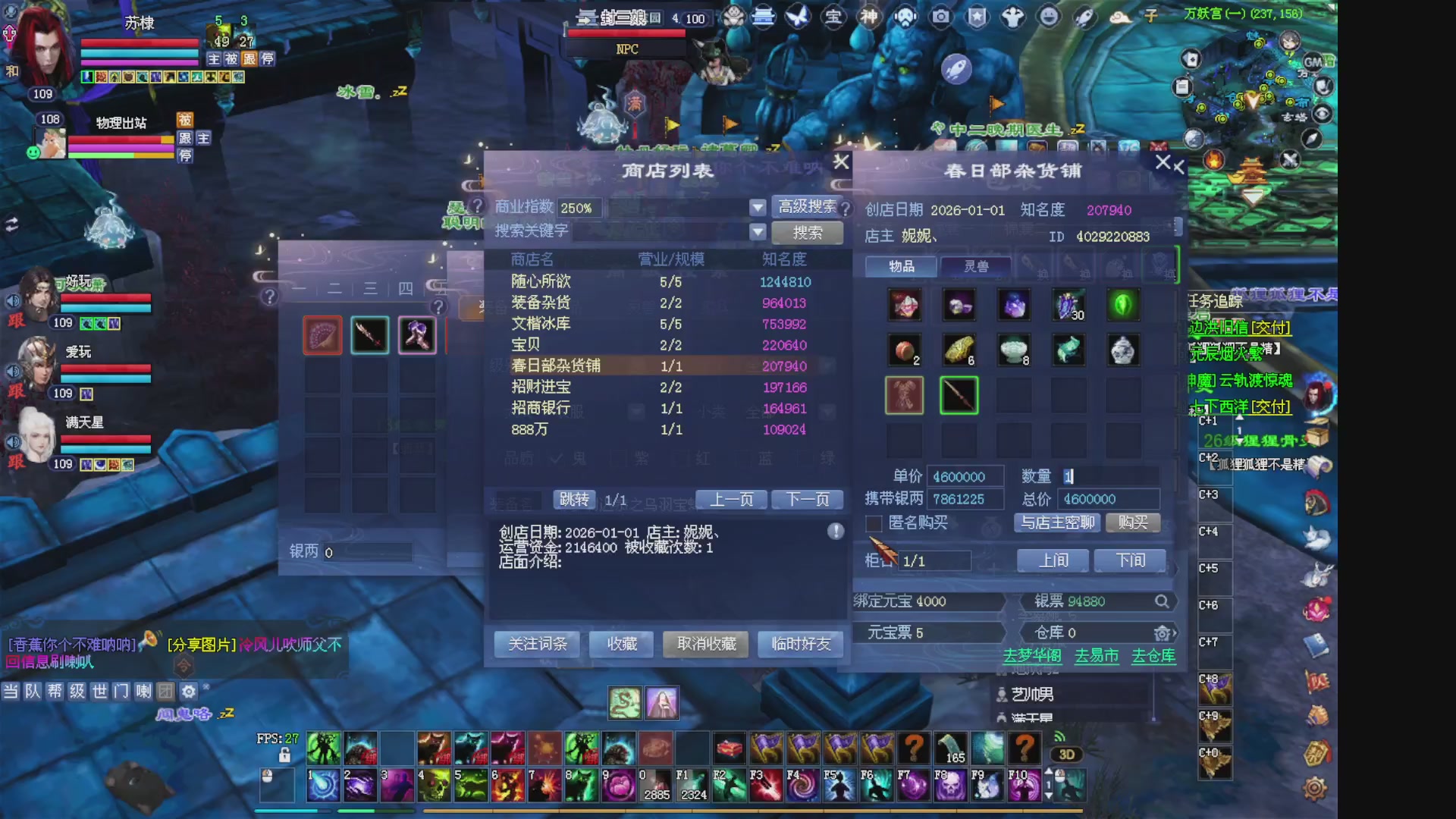Open the 商业指数 250% dropdown

[x=758, y=207]
